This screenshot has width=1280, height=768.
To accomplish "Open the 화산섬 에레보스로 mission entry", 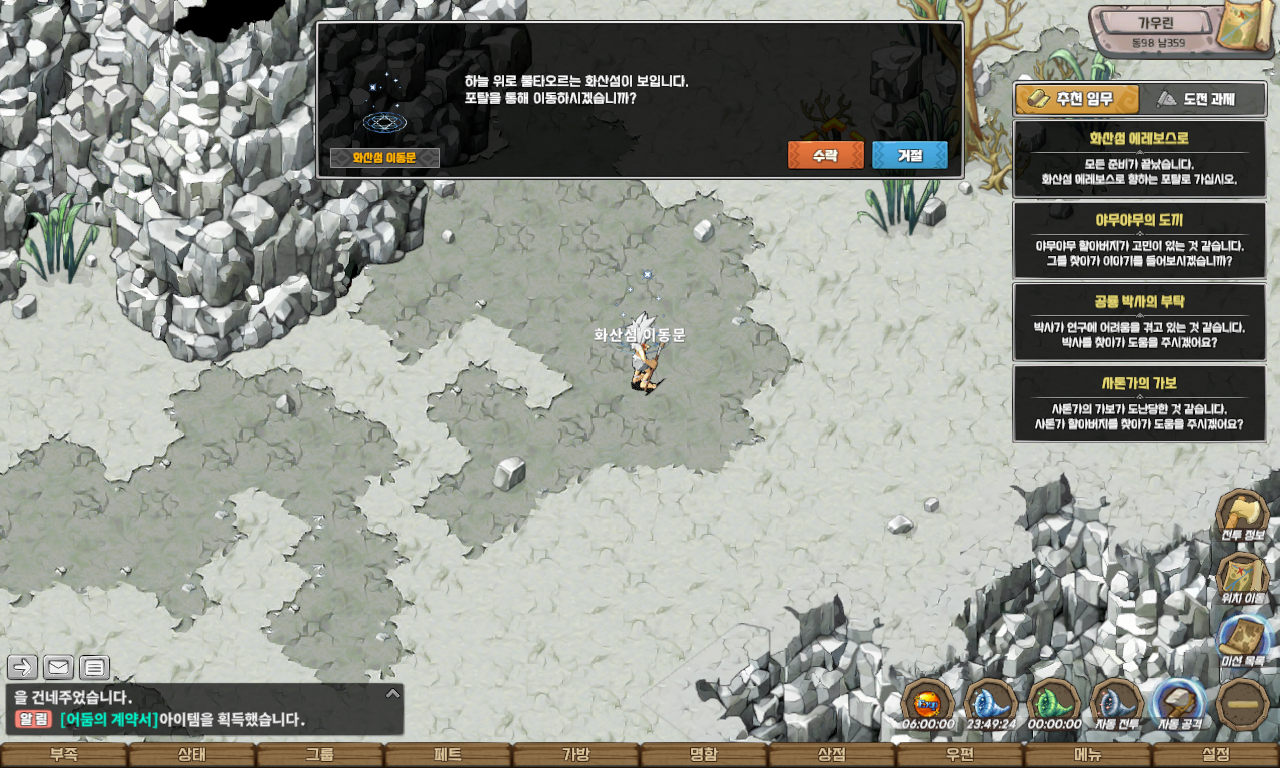I will pos(1139,159).
